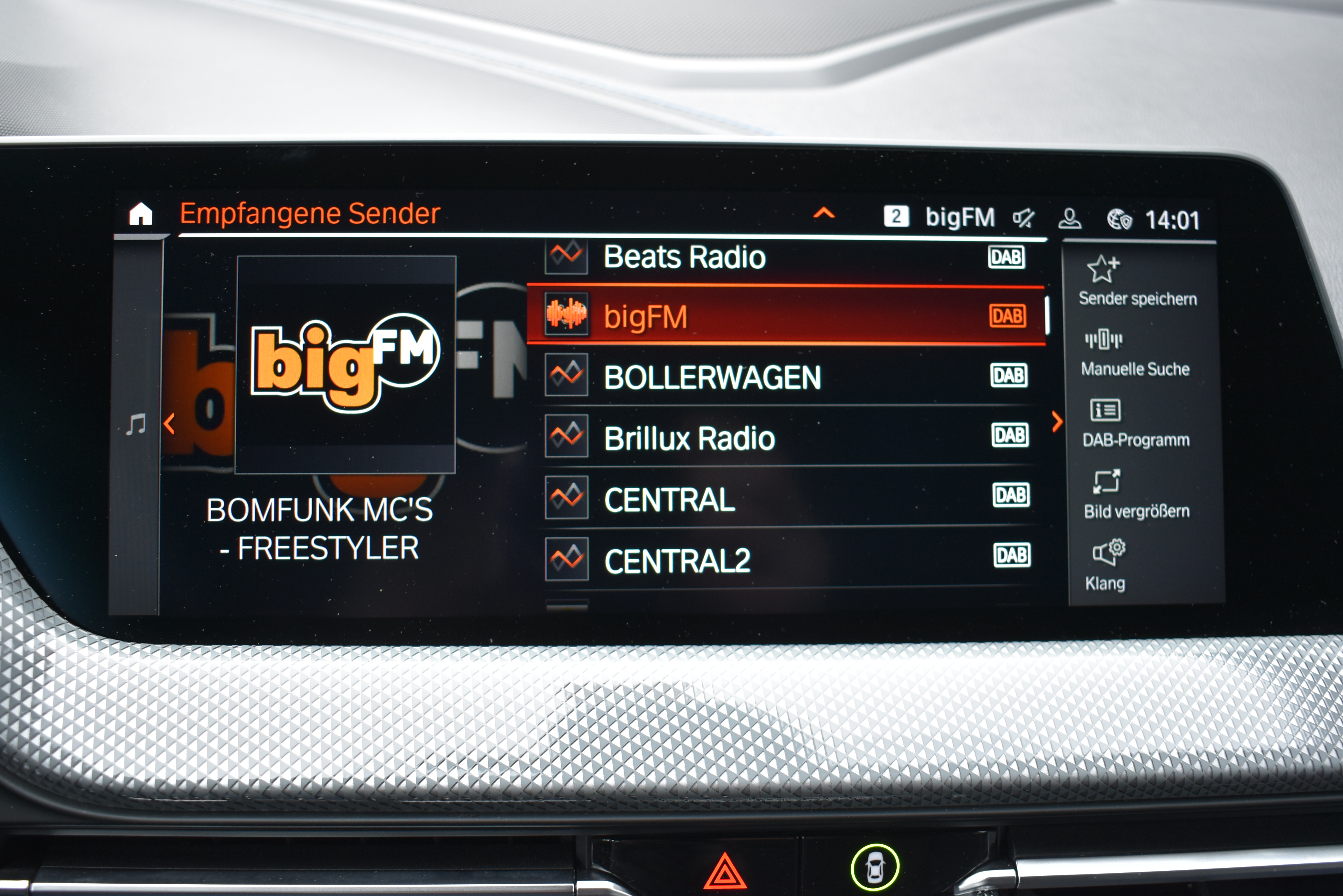
Task: Open the driver profile icon
Action: (1069, 218)
